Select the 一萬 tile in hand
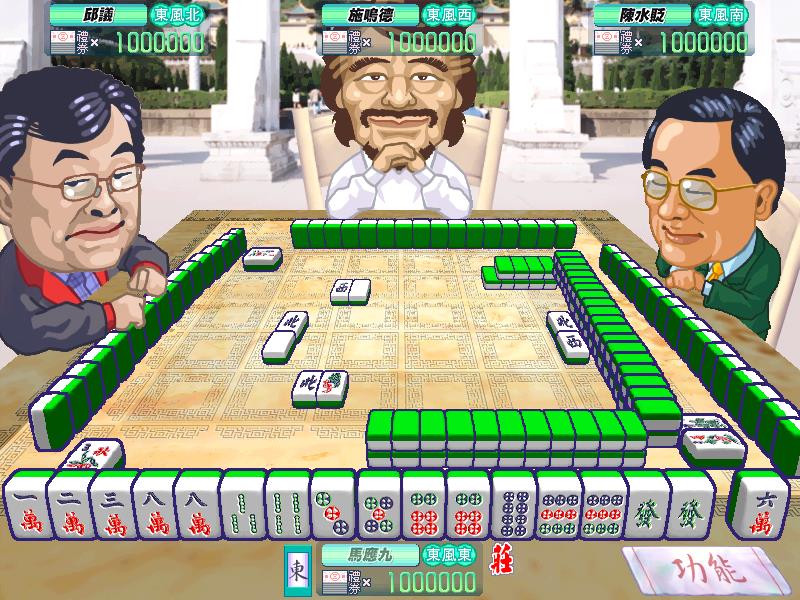Viewport: 800px width, 600px height. (x=26, y=506)
